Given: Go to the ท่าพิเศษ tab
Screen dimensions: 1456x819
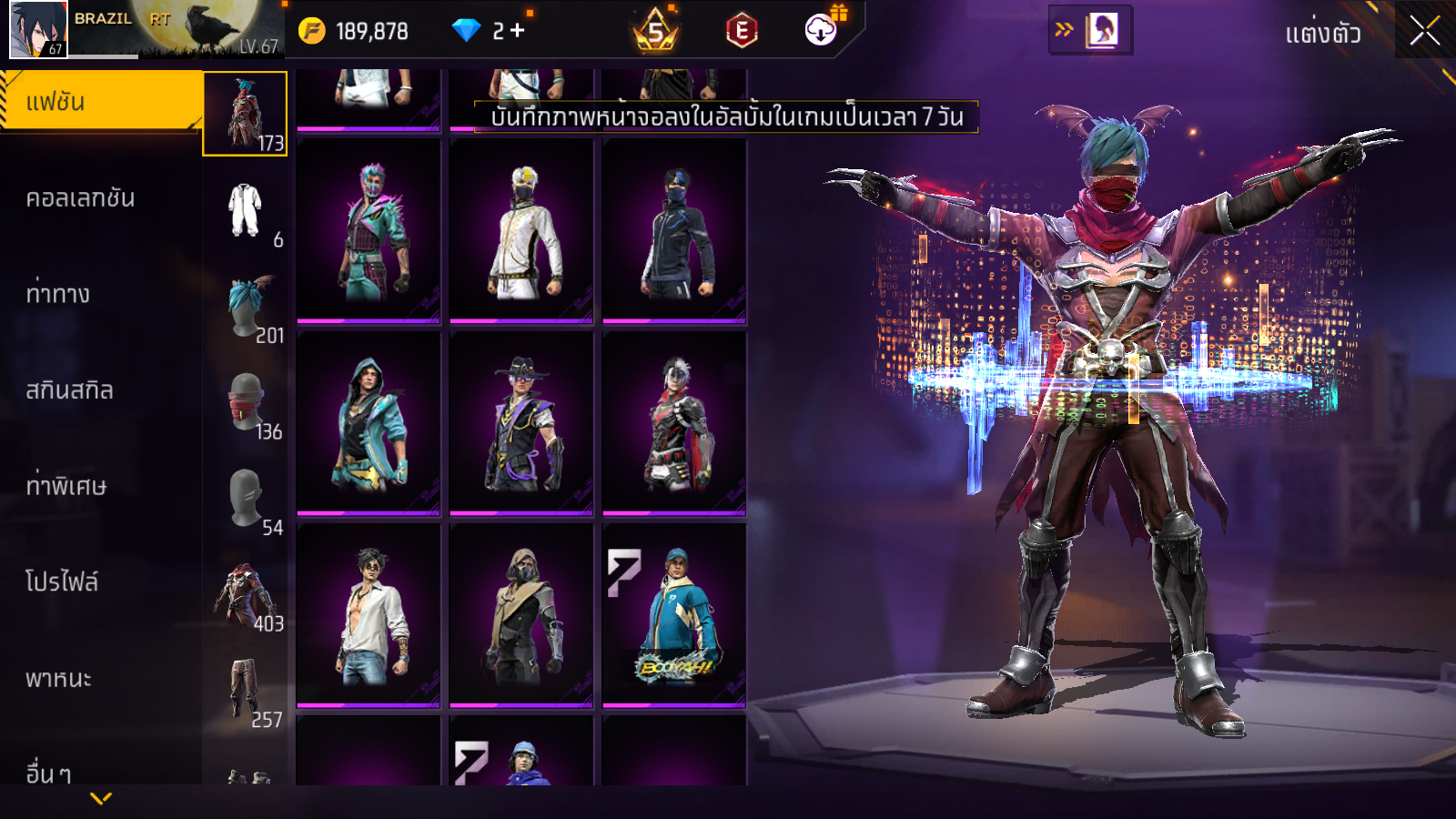Looking at the screenshot, I should (x=66, y=486).
